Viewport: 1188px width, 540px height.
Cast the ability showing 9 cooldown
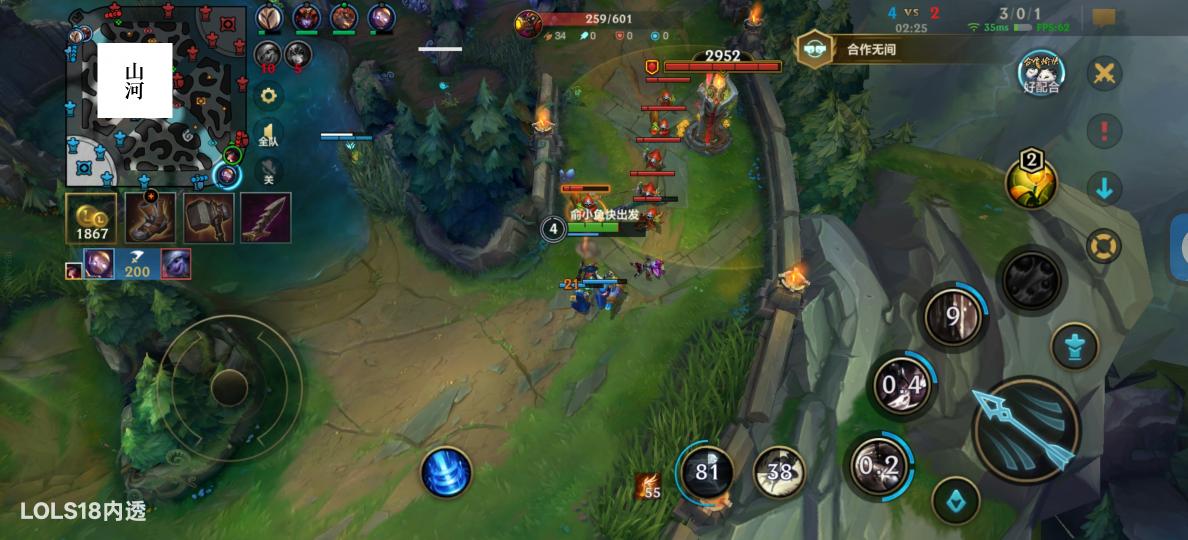click(x=953, y=318)
